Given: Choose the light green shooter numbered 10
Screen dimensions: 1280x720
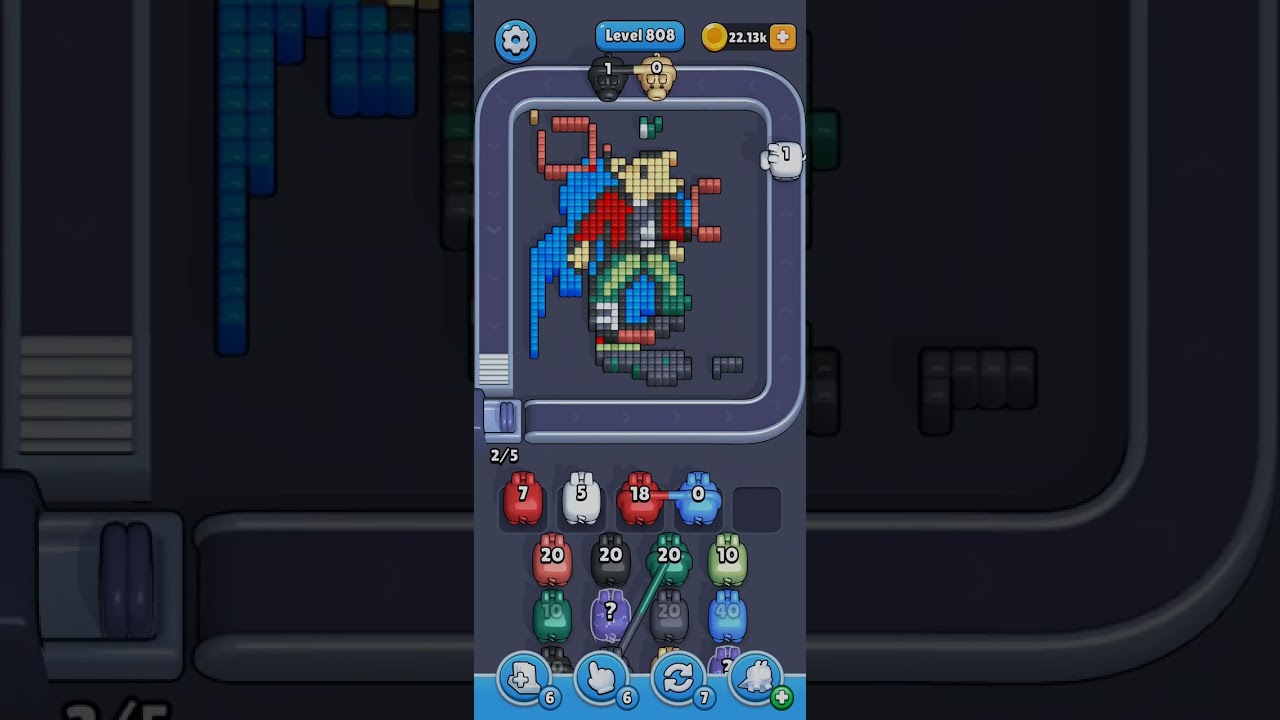Looking at the screenshot, I should (x=727, y=560).
